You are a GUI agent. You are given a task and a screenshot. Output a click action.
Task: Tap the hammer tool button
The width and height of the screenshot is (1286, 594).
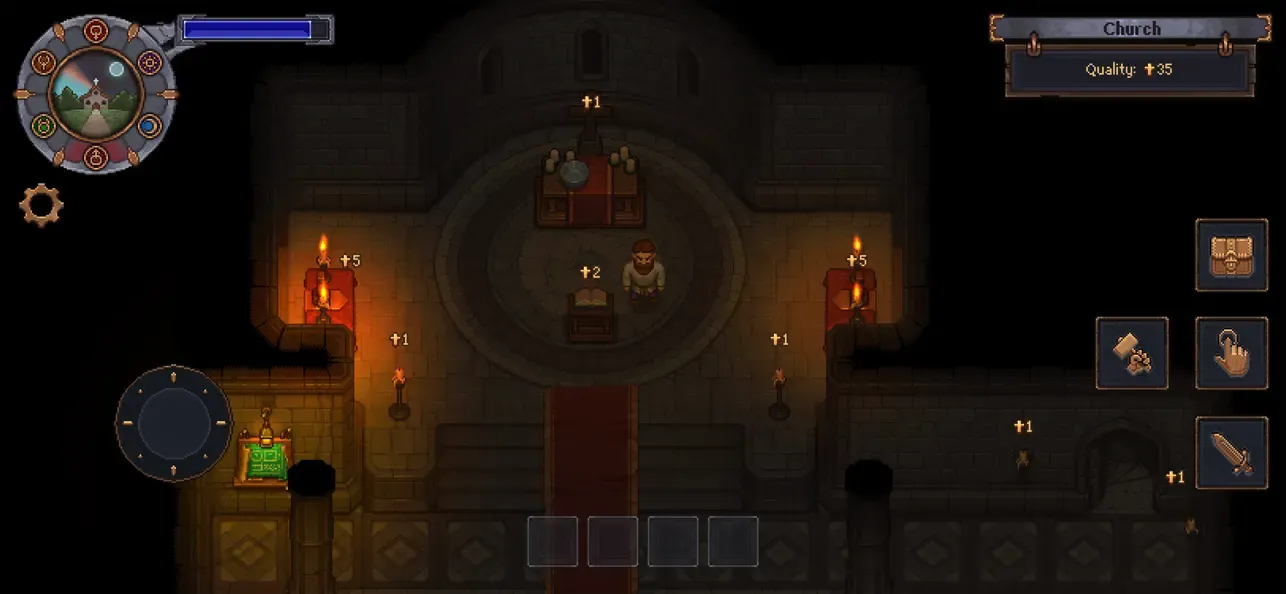point(1131,353)
